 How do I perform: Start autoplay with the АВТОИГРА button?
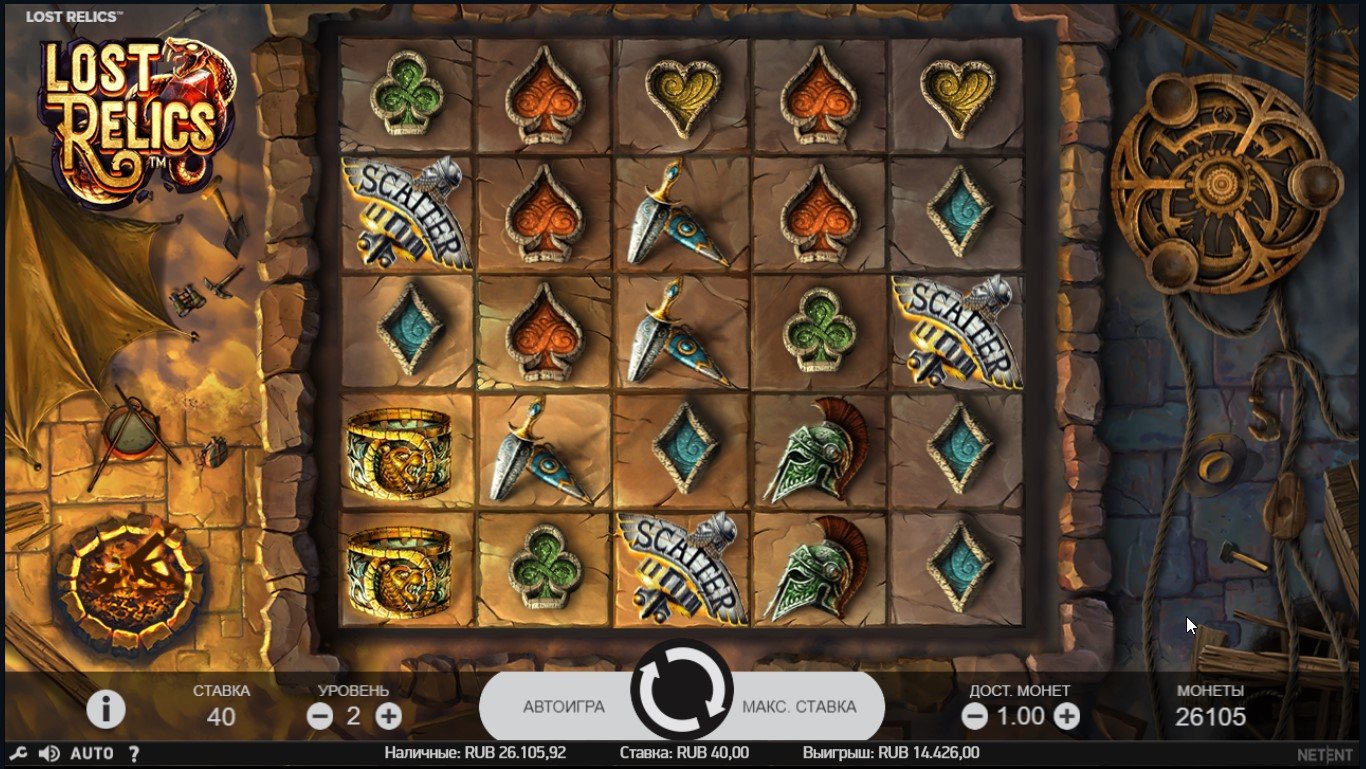click(x=563, y=707)
